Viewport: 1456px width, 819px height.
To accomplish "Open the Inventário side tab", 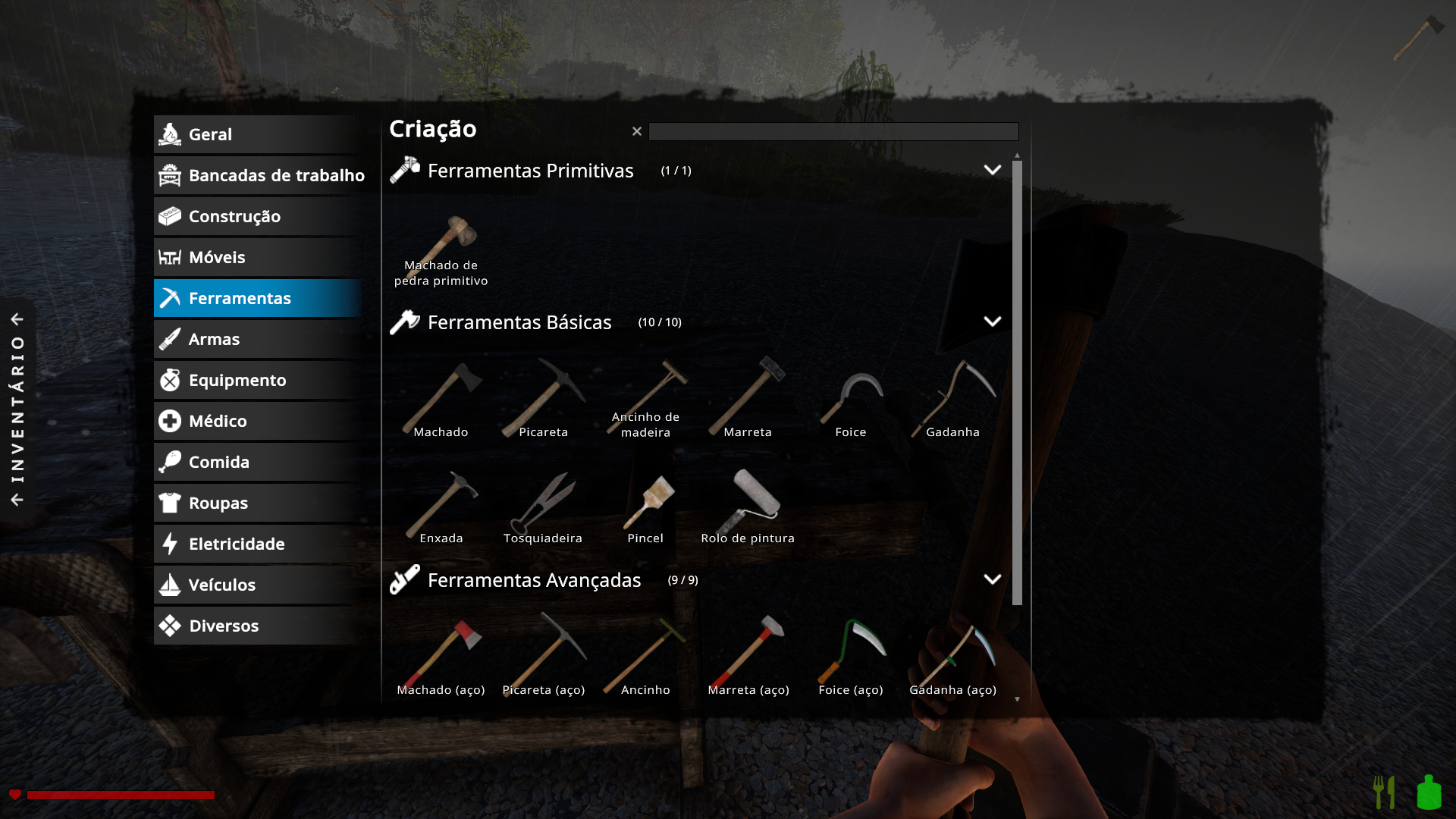I will click(x=17, y=409).
